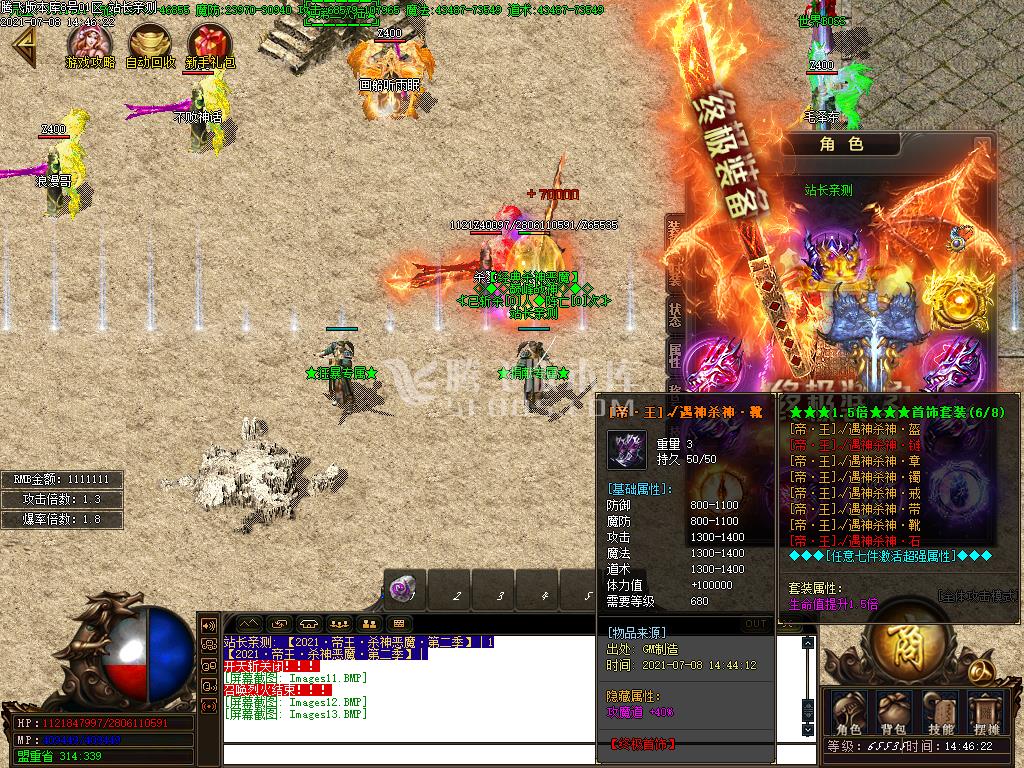This screenshot has width=1024, height=768.
Task: Use the purple item in hotbar slot 1
Action: (x=402, y=588)
